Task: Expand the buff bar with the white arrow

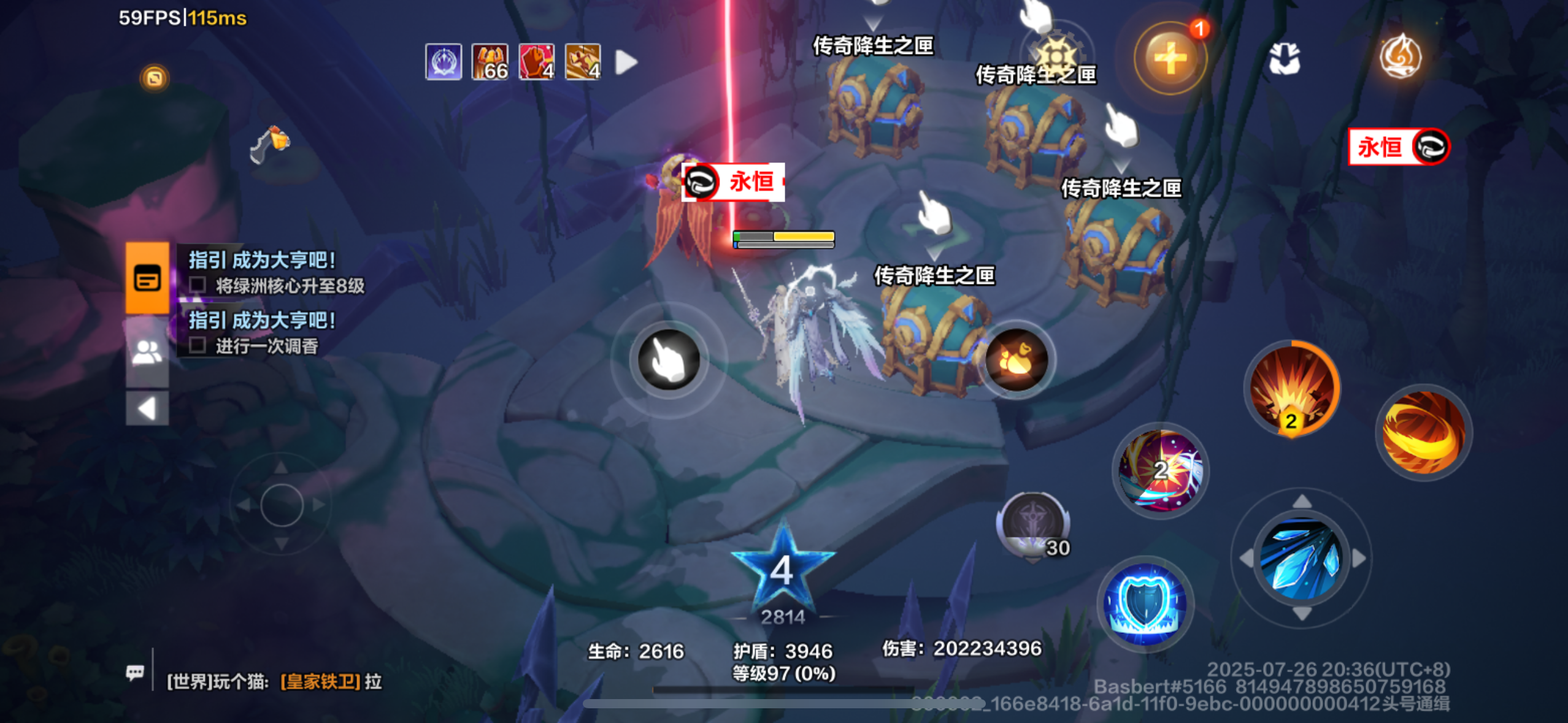Action: coord(625,61)
